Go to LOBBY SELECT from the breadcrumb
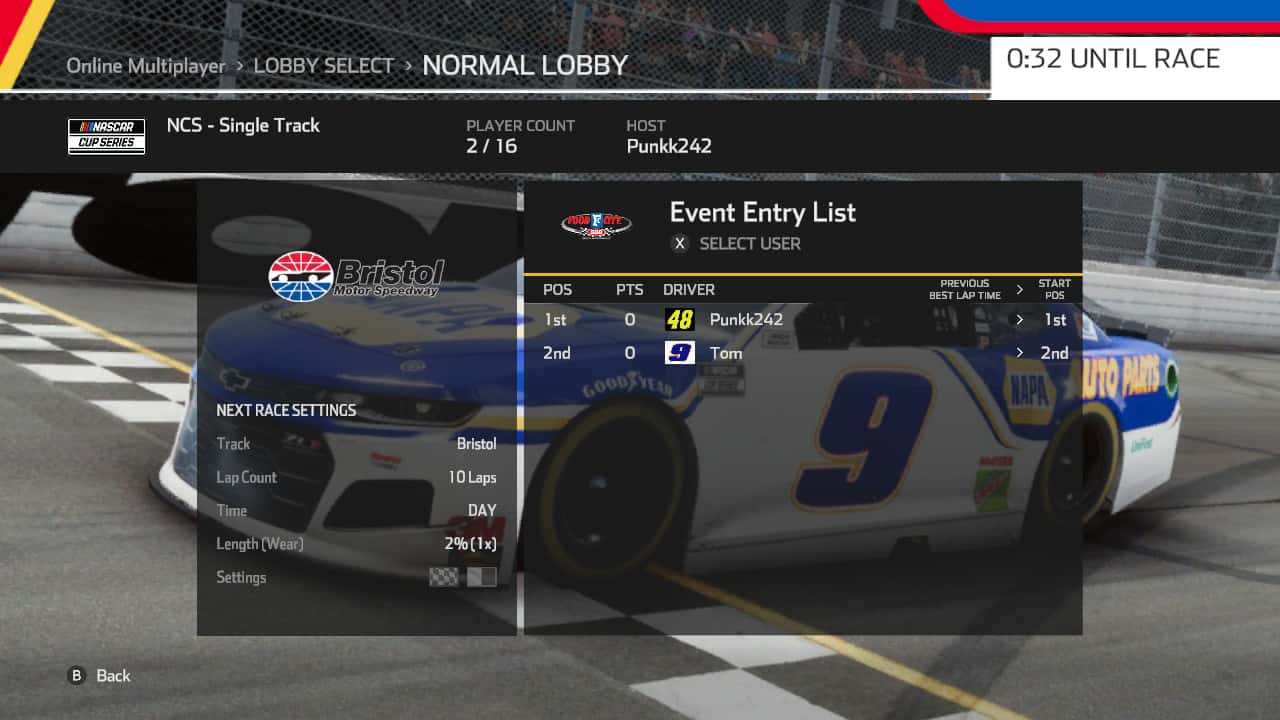 point(324,65)
